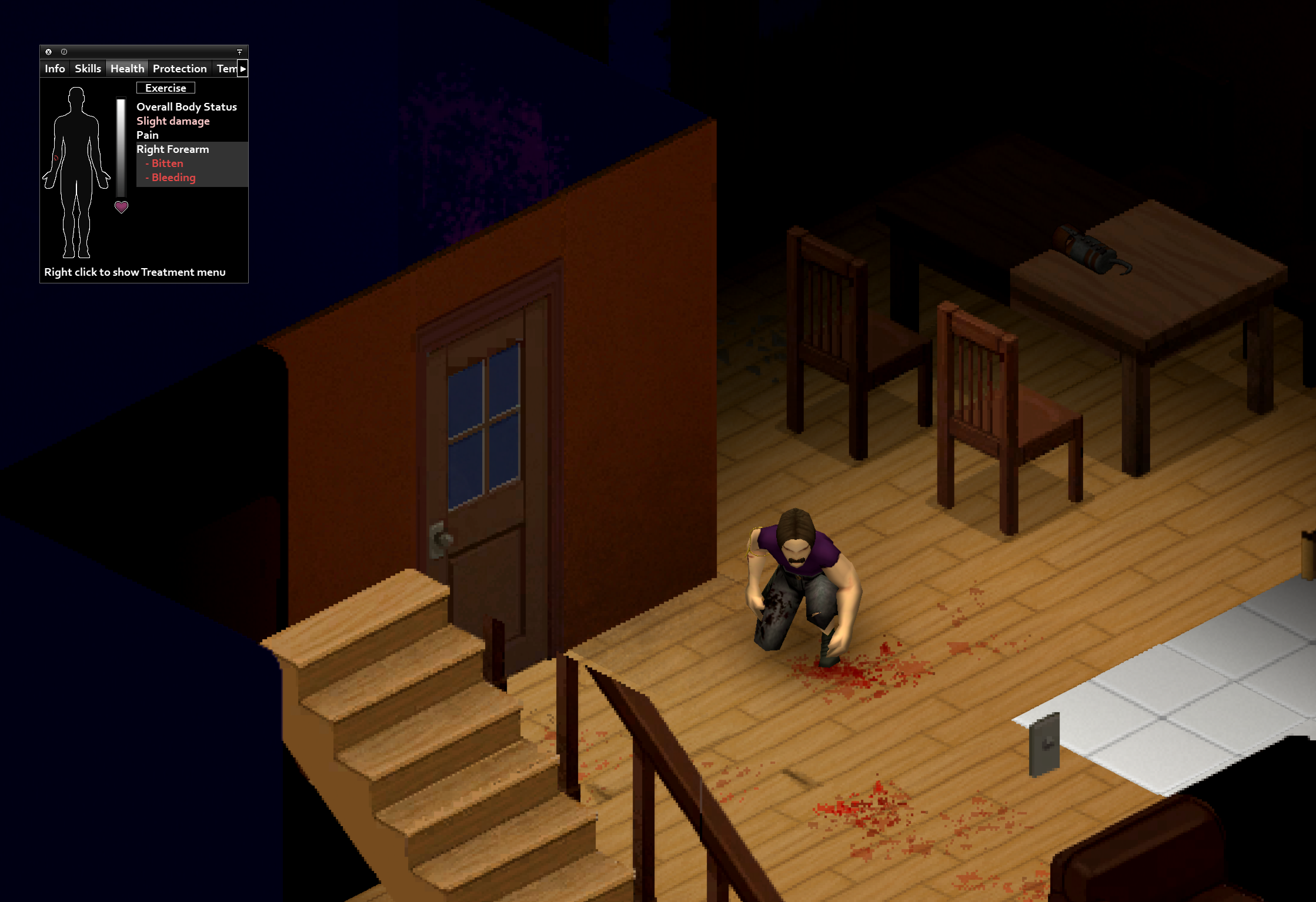Switch to the Info tab
The image size is (1316, 902).
point(55,69)
